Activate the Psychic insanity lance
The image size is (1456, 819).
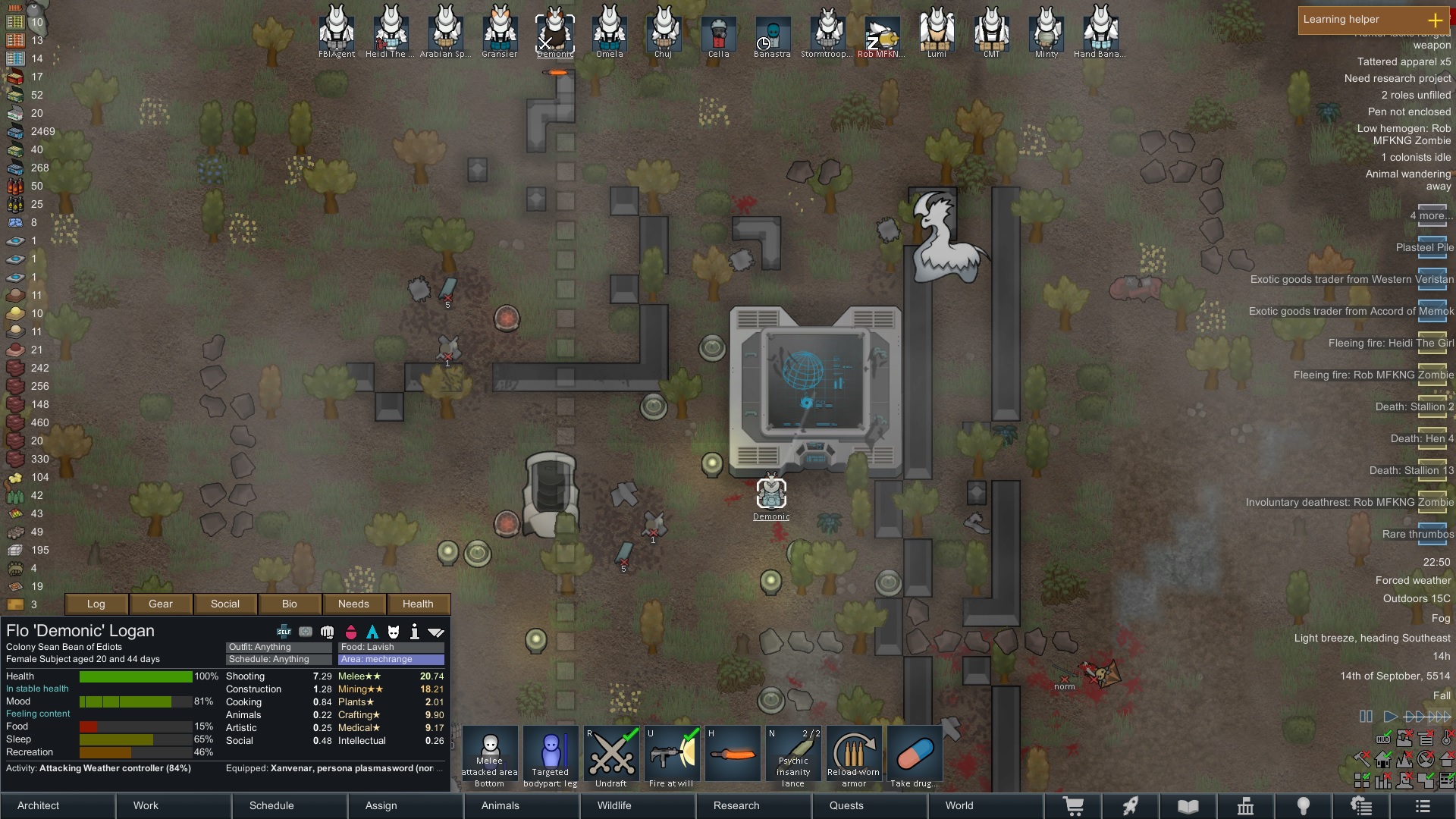tap(792, 754)
